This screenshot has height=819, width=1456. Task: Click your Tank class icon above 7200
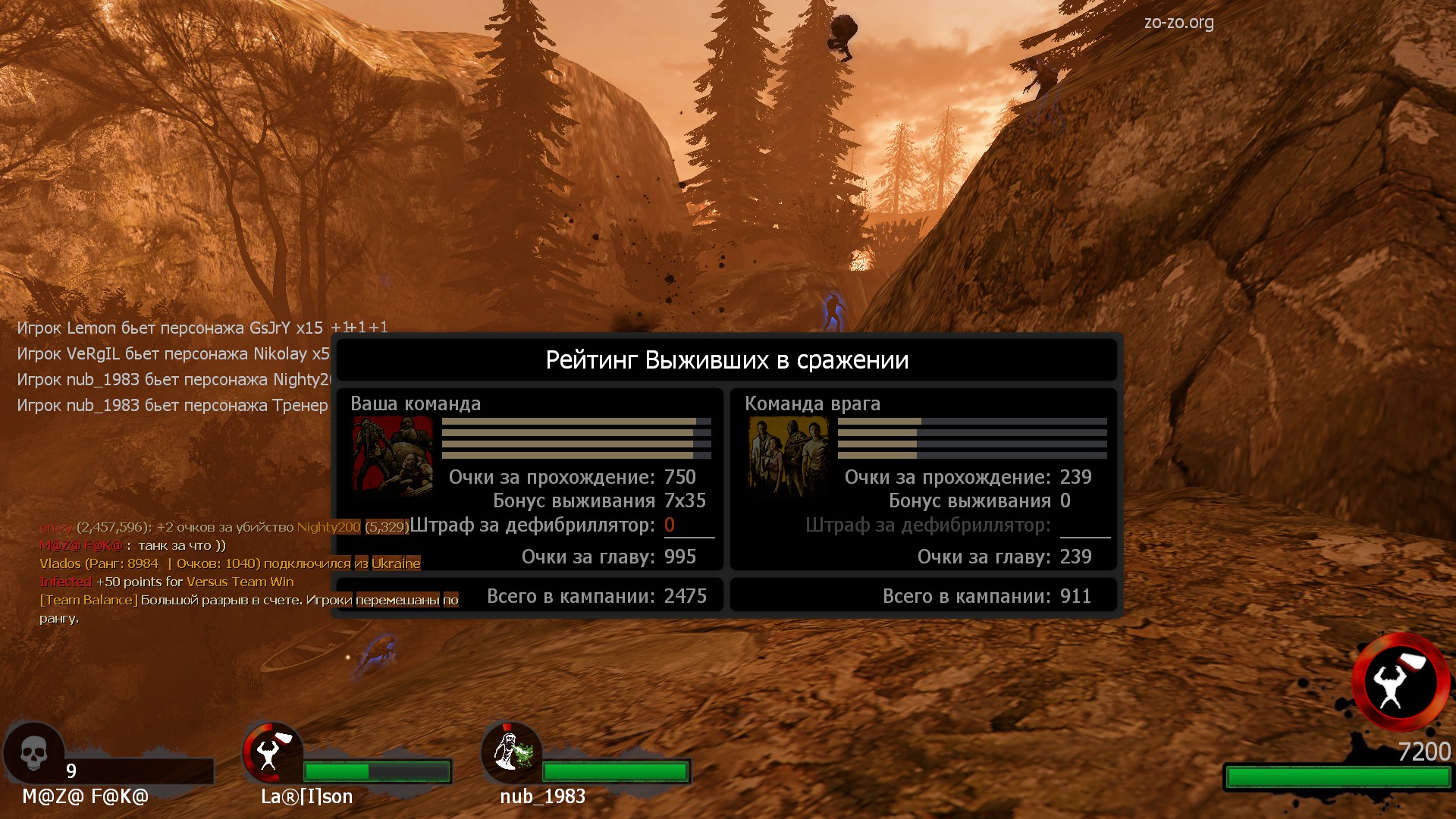point(1400,681)
